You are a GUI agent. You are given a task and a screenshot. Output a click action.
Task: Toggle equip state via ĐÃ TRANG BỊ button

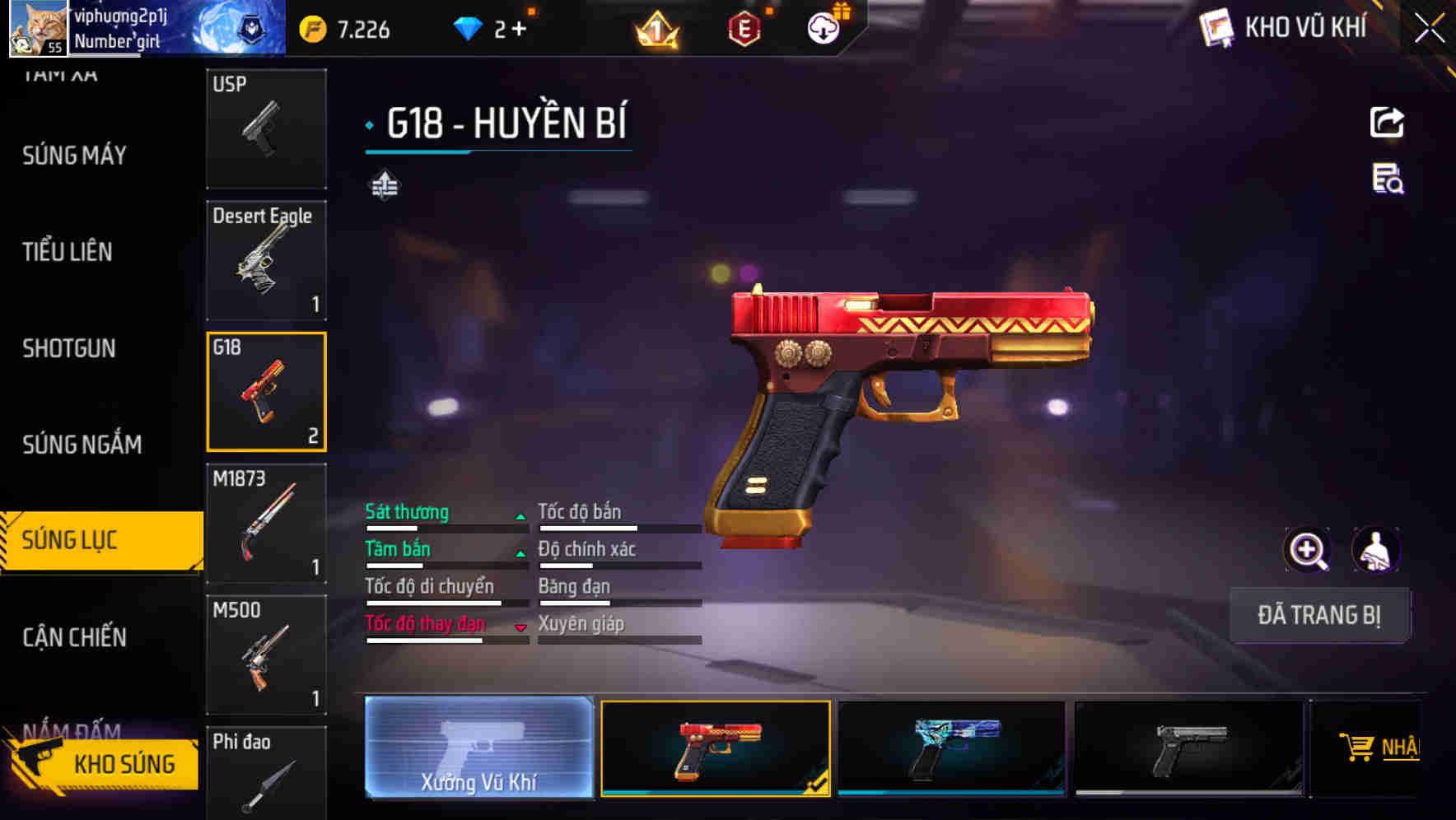click(1319, 615)
